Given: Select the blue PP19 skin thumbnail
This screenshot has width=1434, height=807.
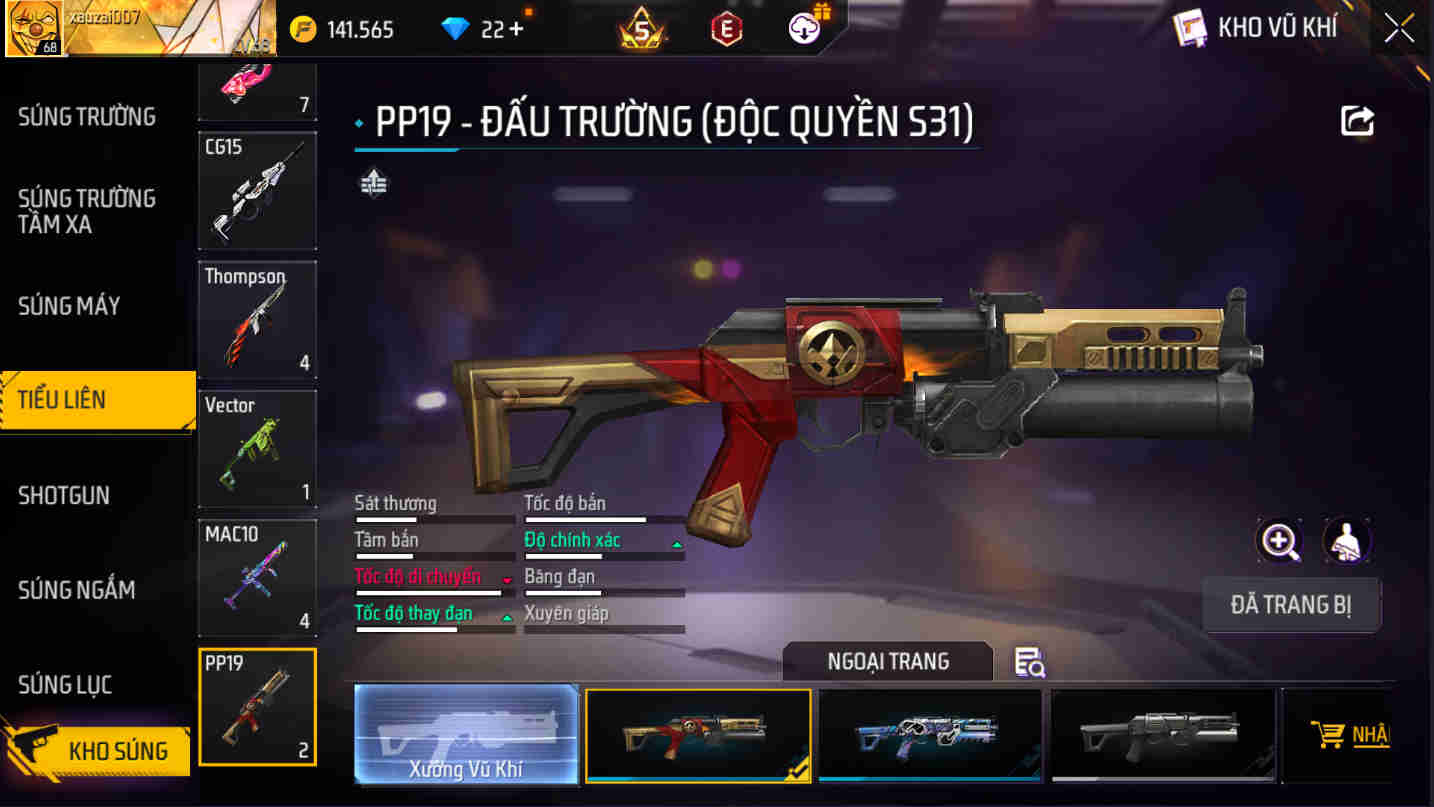Looking at the screenshot, I should tap(930, 735).
